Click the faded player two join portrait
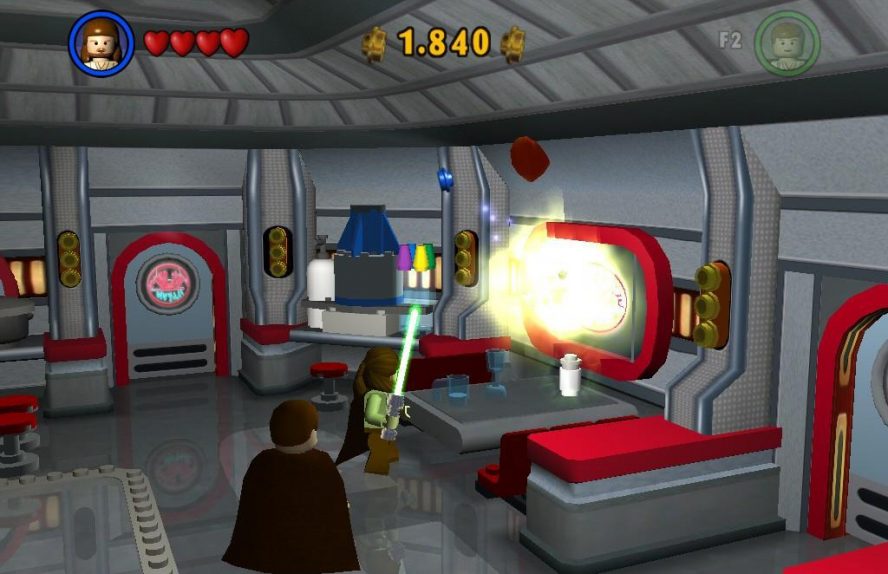This screenshot has height=574, width=888. [787, 43]
